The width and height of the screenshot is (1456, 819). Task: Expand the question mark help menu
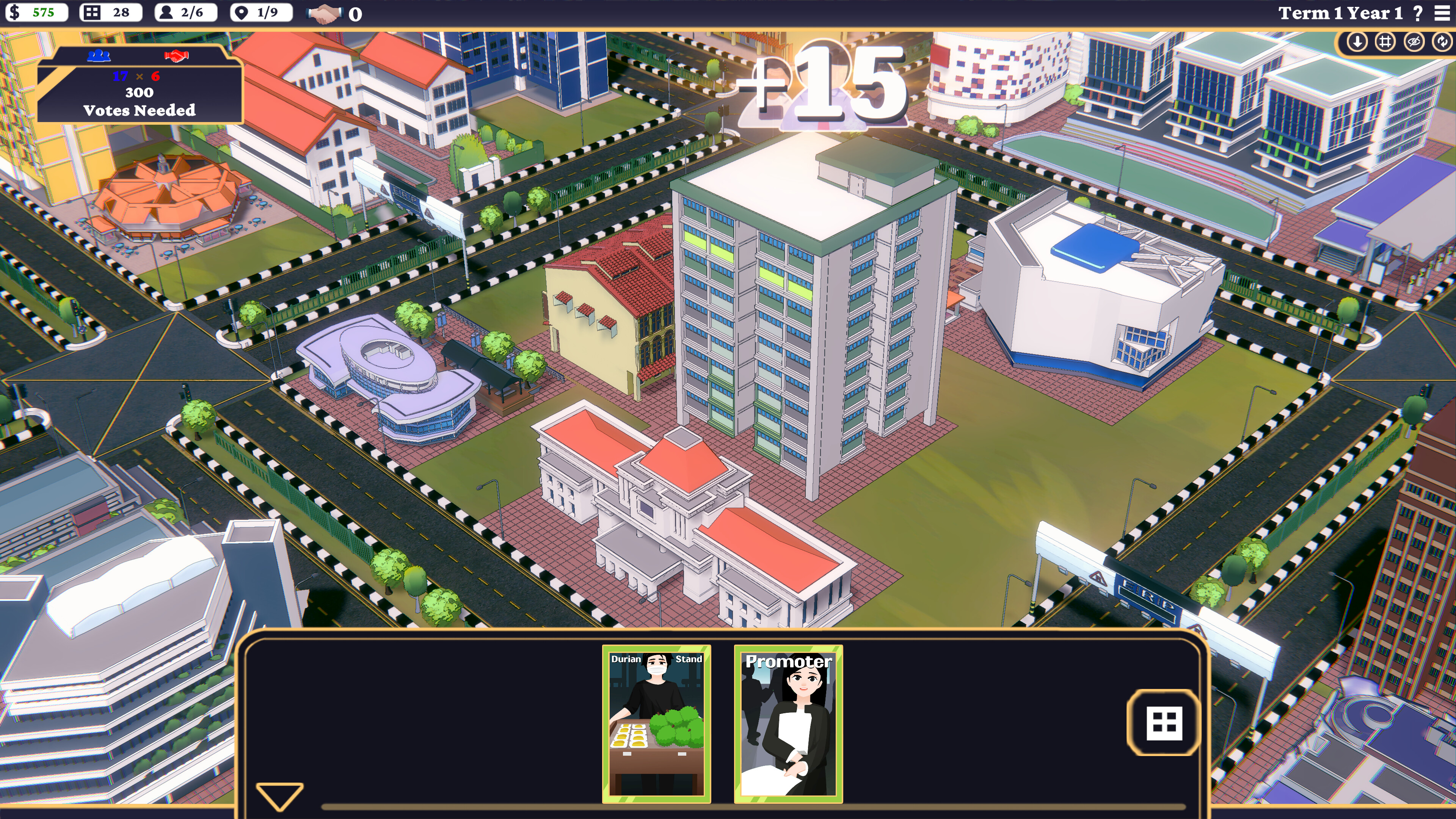tap(1418, 13)
